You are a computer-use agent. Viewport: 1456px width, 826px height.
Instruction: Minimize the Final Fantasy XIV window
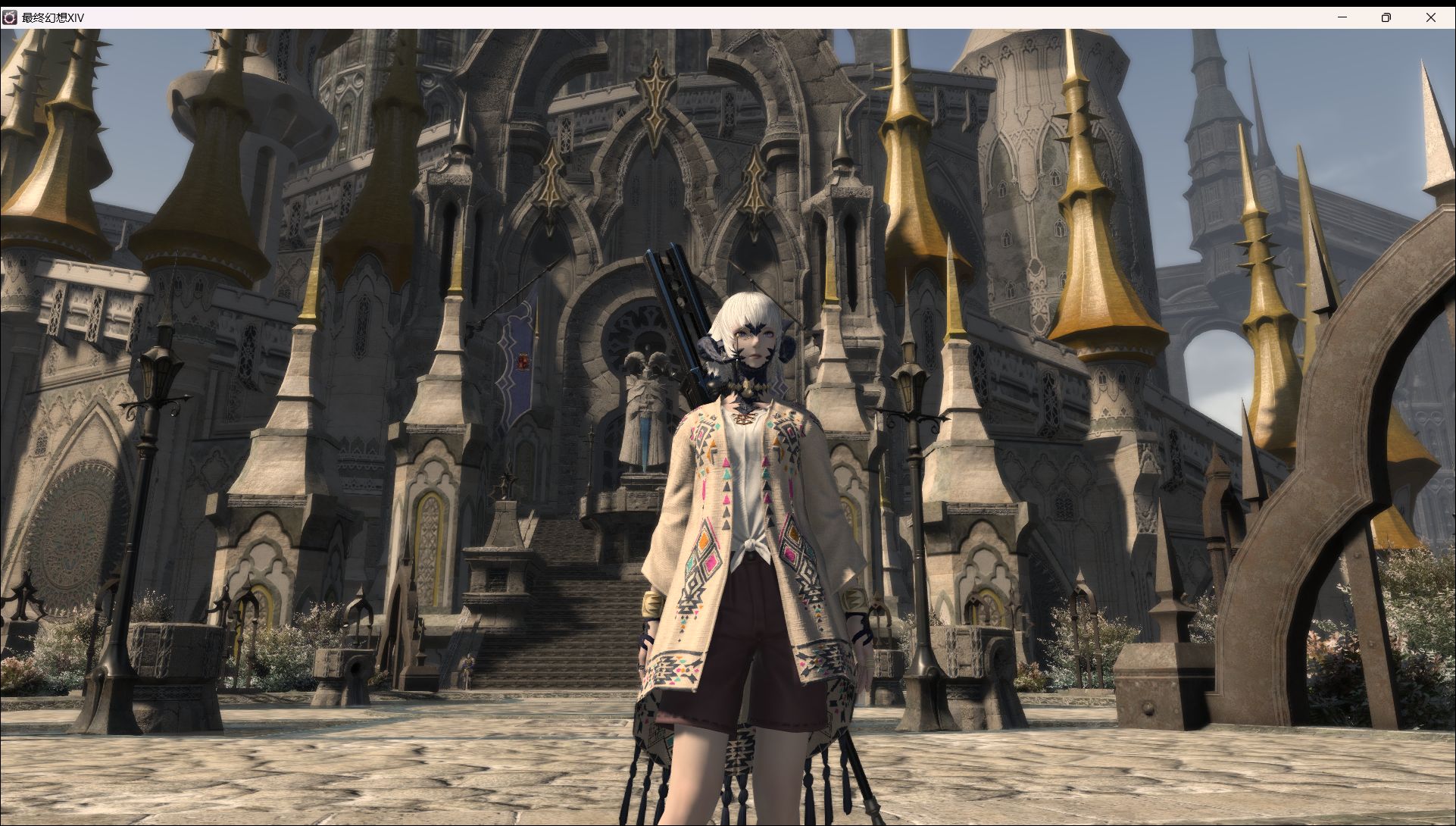(x=1342, y=17)
